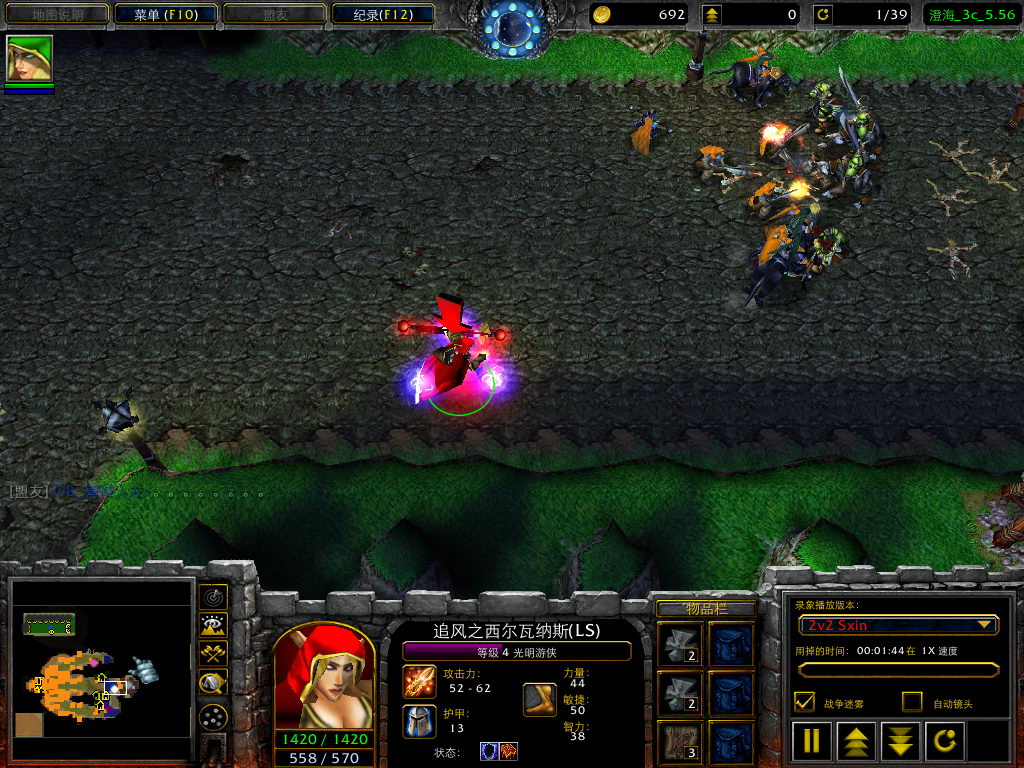Pause the replay playback
The width and height of the screenshot is (1024, 768).
812,741
